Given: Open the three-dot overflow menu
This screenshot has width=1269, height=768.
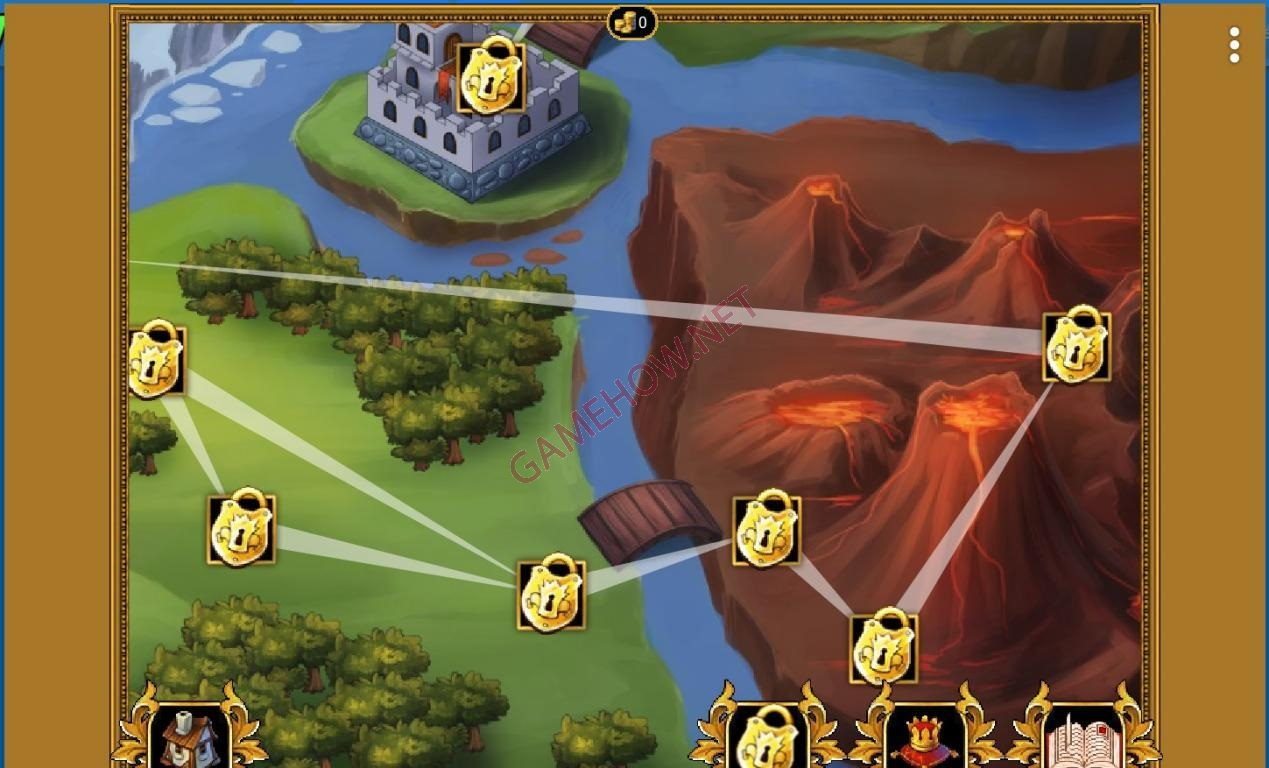Looking at the screenshot, I should coord(1234,45).
